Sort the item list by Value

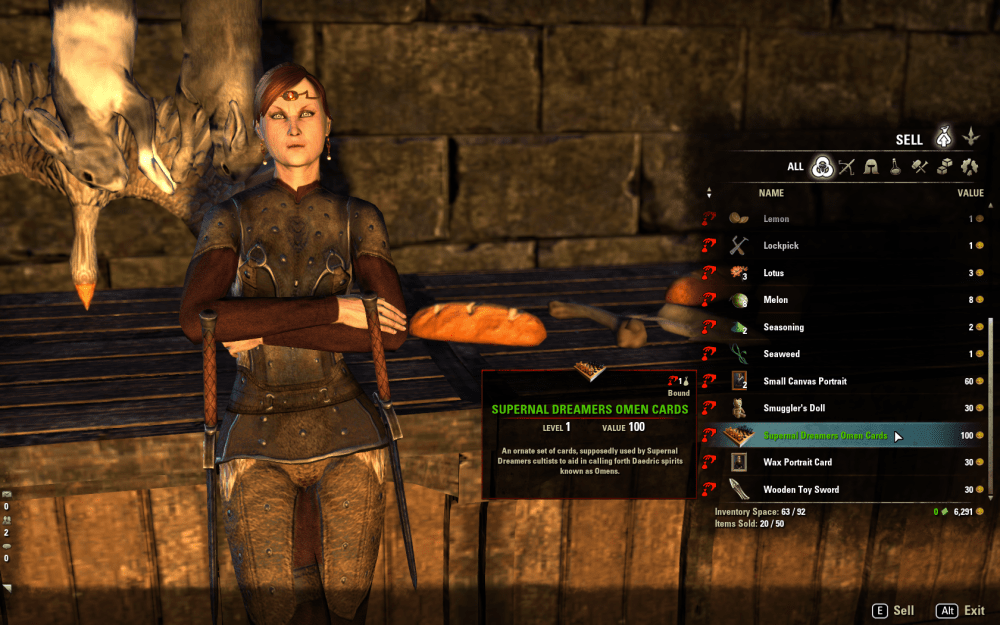click(970, 193)
